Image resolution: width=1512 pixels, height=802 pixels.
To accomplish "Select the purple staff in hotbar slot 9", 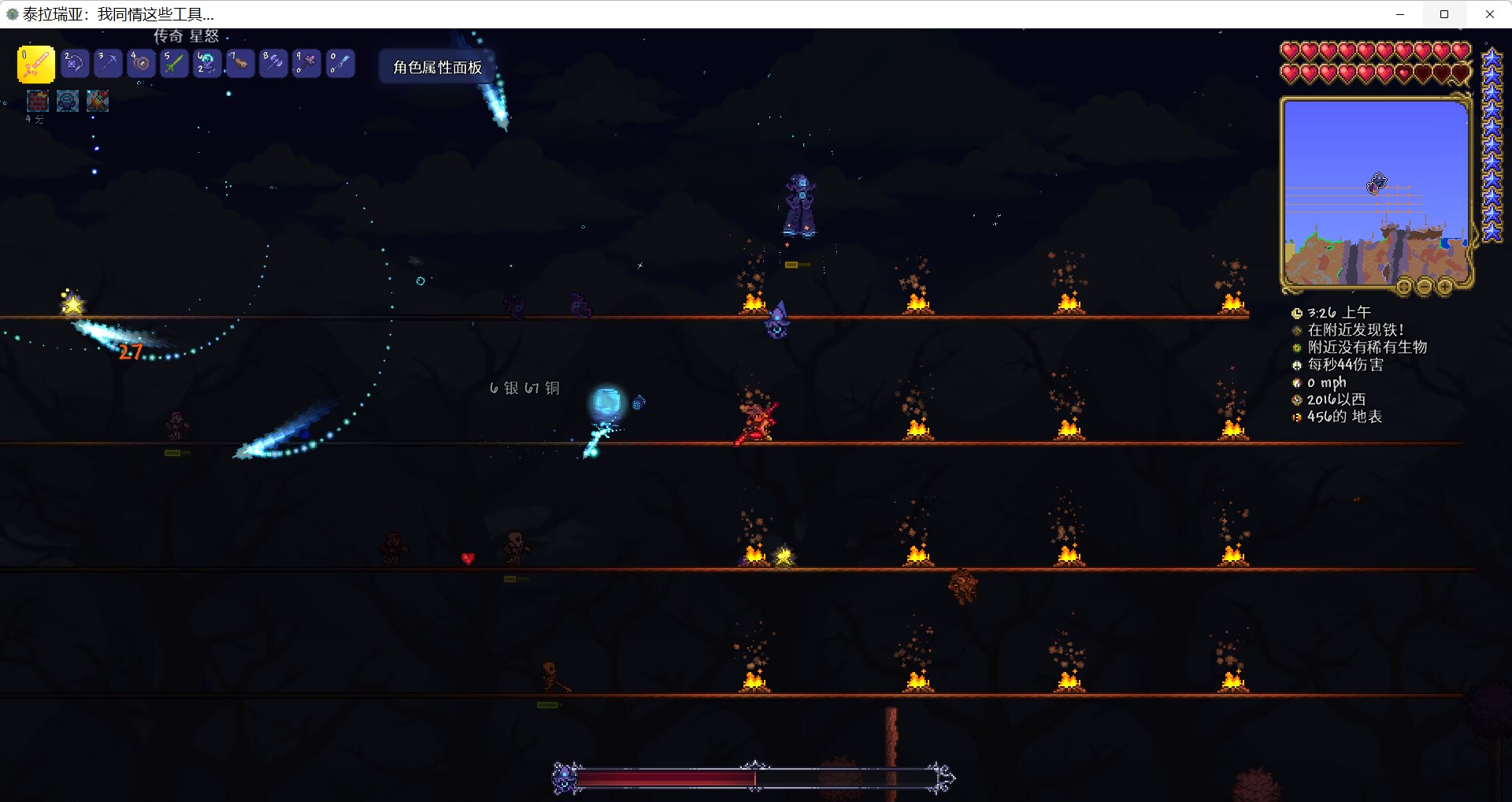I will coord(306,63).
